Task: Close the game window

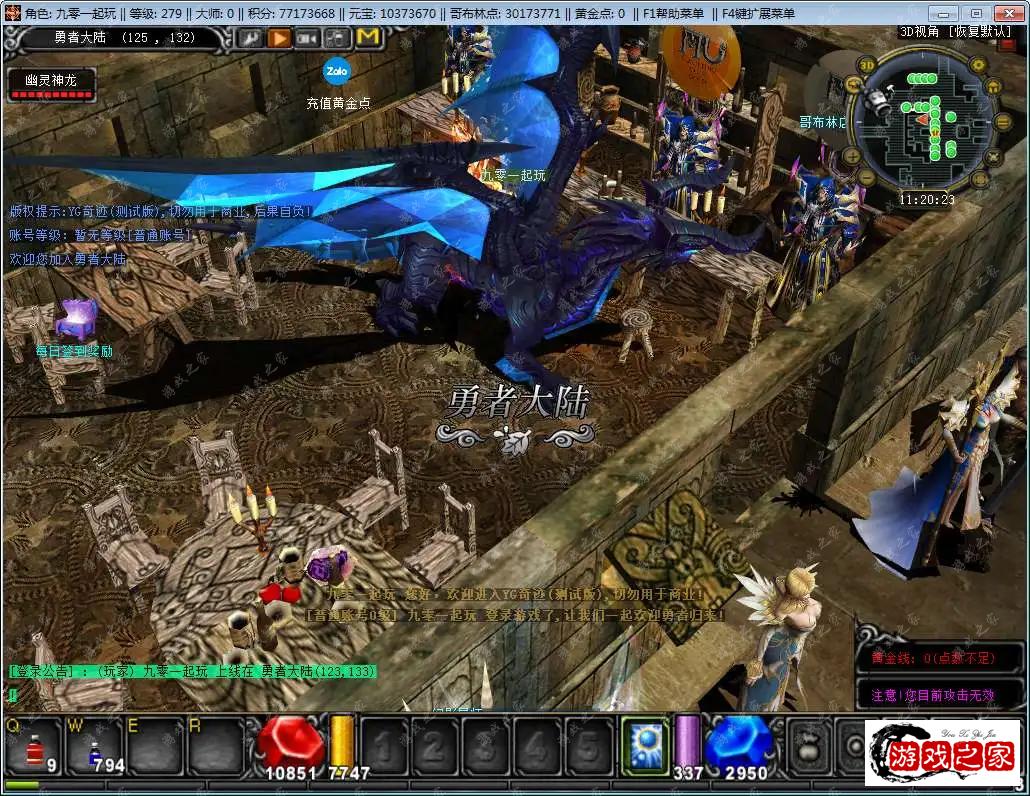Action: tap(1008, 13)
